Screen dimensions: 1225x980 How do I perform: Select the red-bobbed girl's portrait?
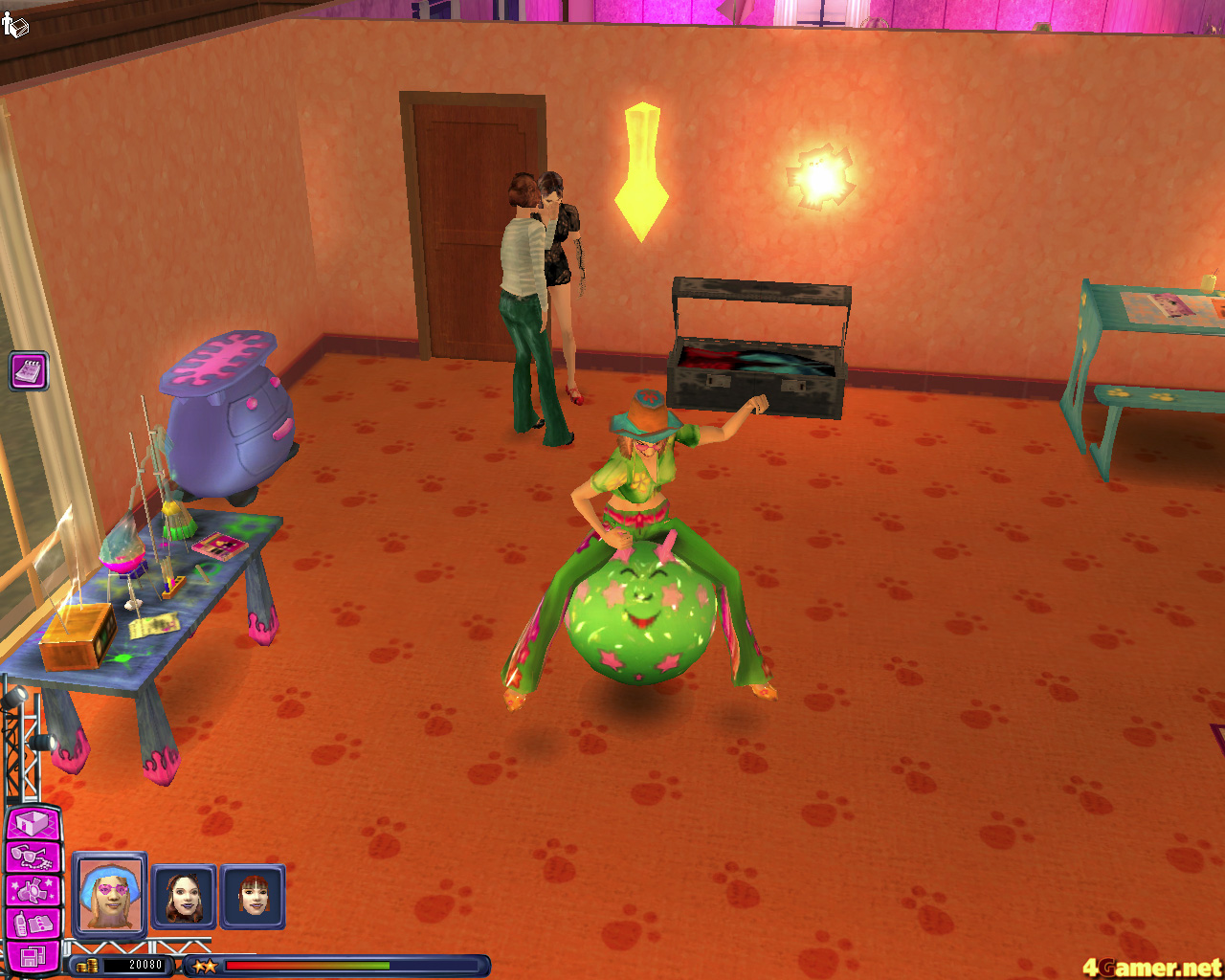(x=252, y=897)
